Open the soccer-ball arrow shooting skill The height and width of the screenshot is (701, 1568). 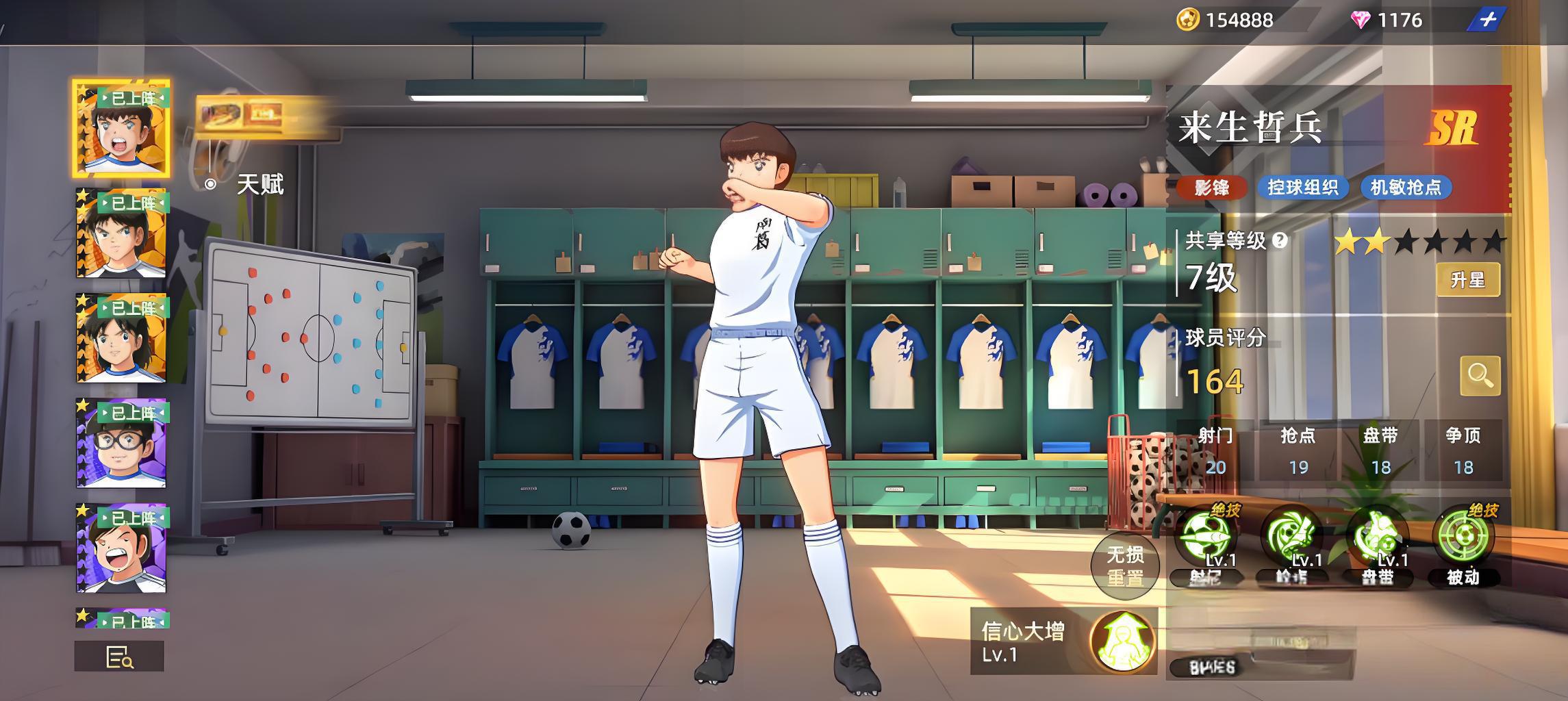click(1205, 537)
